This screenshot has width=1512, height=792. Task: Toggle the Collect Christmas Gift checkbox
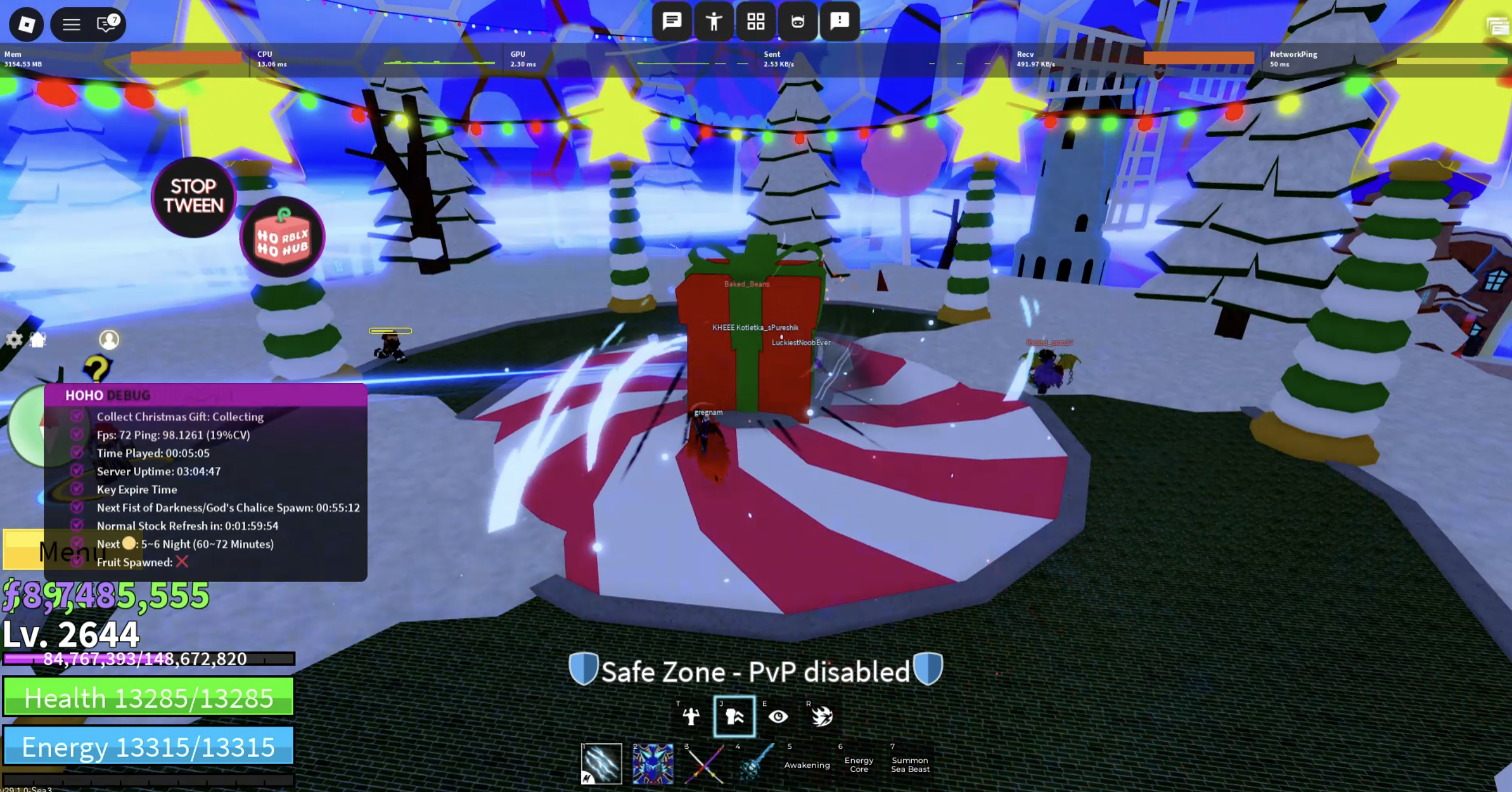(x=78, y=416)
